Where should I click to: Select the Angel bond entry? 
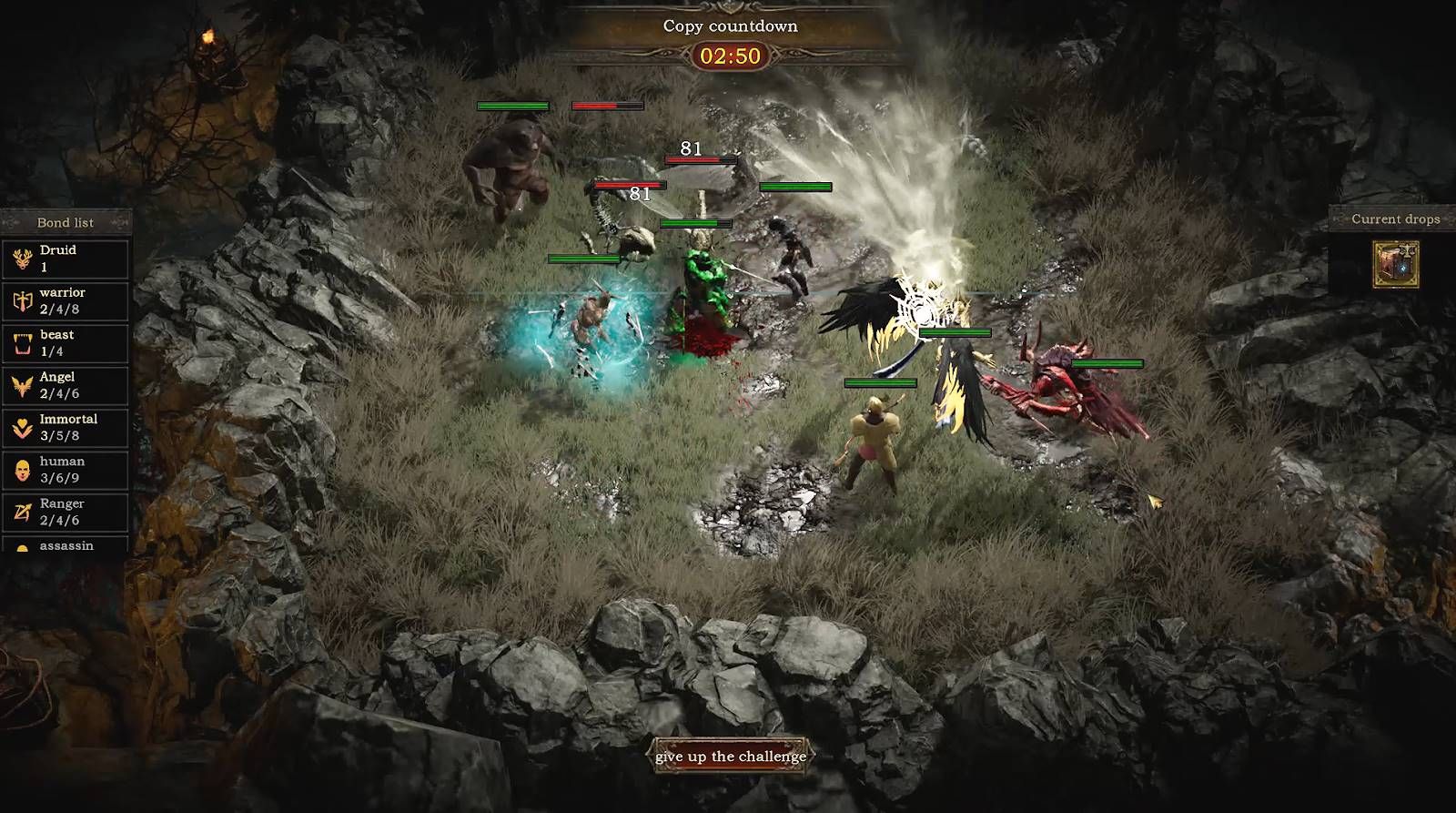tap(66, 385)
